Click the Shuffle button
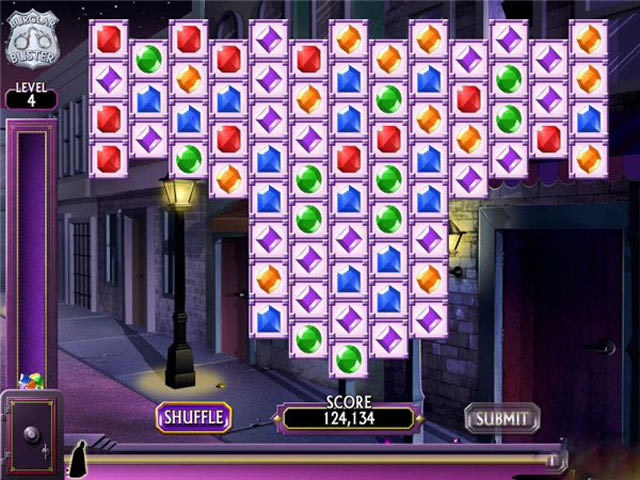The height and width of the screenshot is (480, 640). click(194, 416)
